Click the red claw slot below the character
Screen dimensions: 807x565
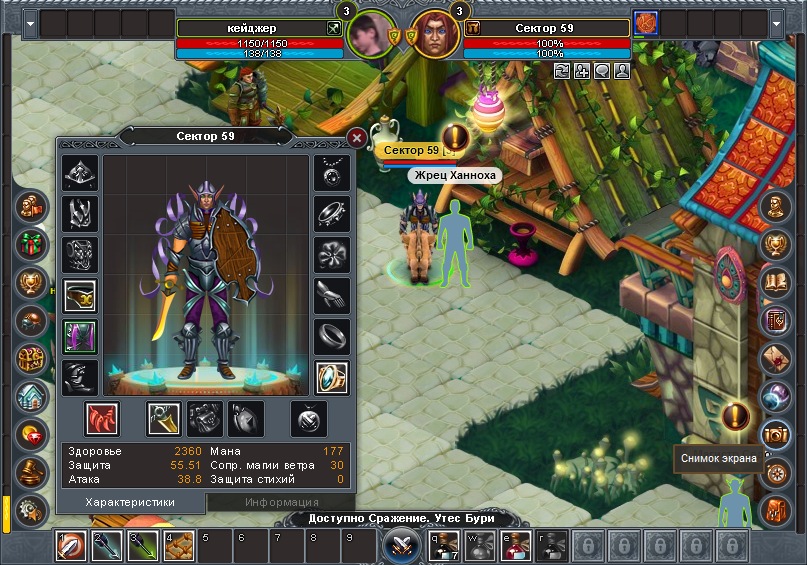[x=101, y=418]
